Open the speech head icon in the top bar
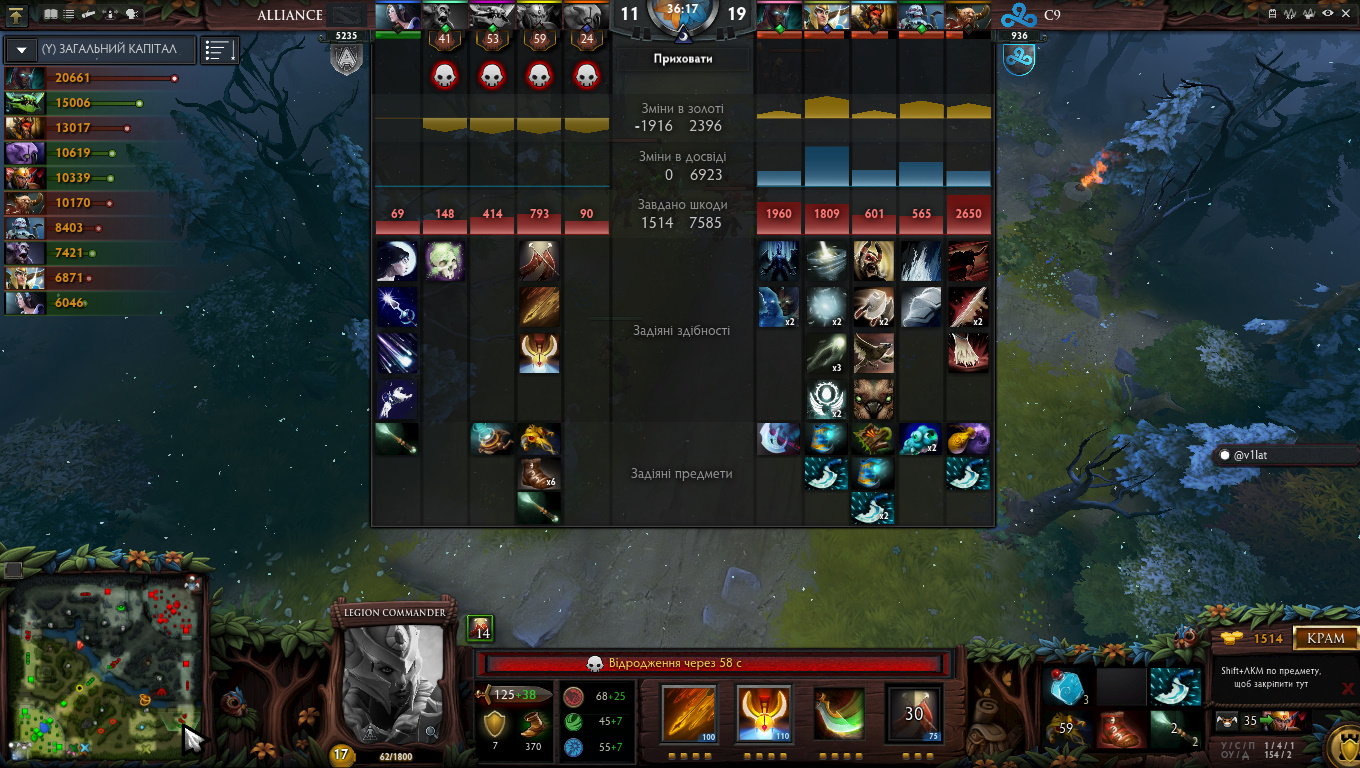 (130, 15)
